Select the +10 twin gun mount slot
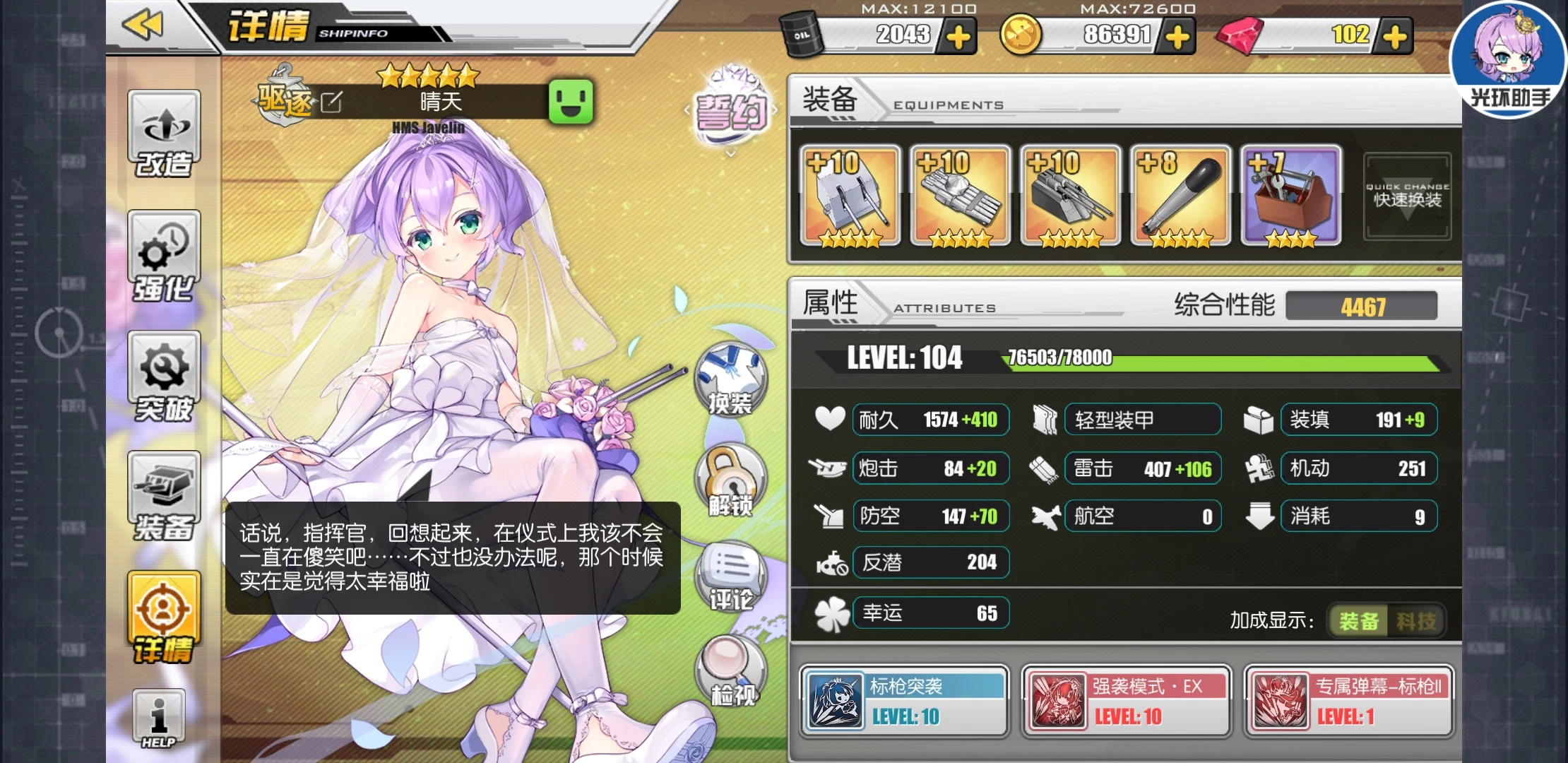Viewport: 1568px width, 763px height. [x=850, y=196]
